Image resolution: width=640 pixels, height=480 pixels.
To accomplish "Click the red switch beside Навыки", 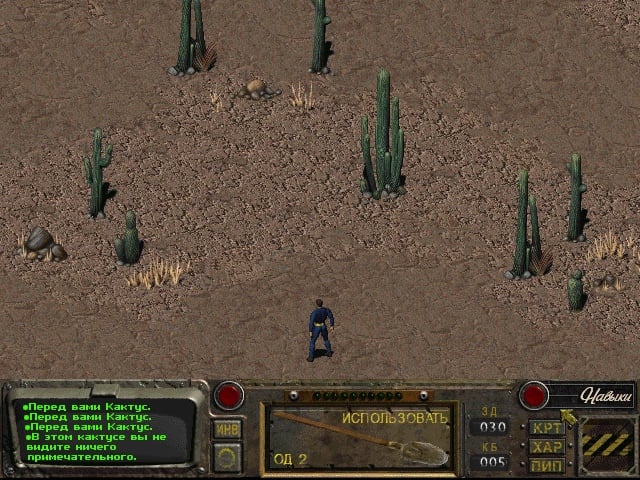I will point(531,395).
